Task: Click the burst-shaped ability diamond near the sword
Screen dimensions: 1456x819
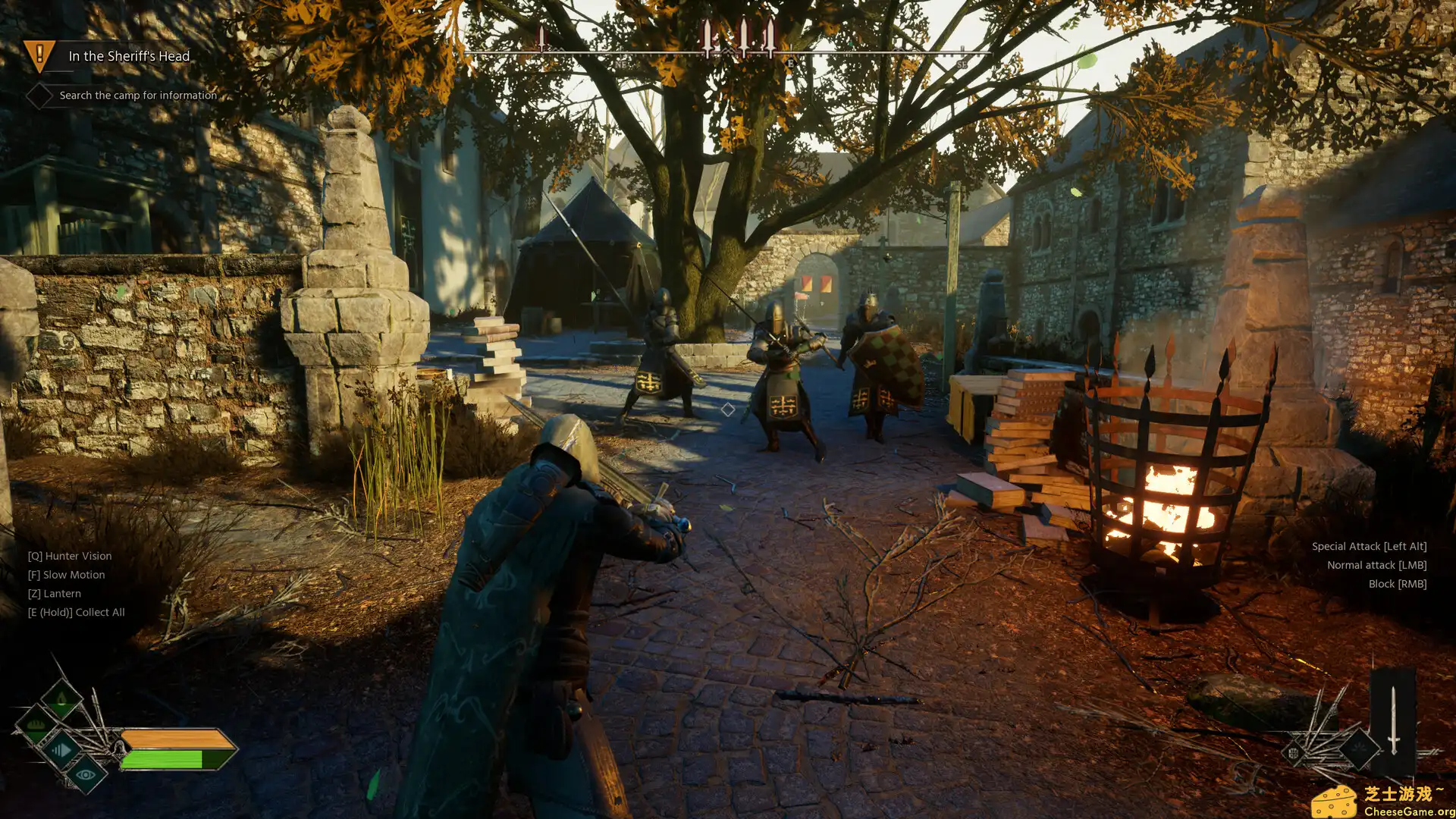Action: click(1359, 748)
